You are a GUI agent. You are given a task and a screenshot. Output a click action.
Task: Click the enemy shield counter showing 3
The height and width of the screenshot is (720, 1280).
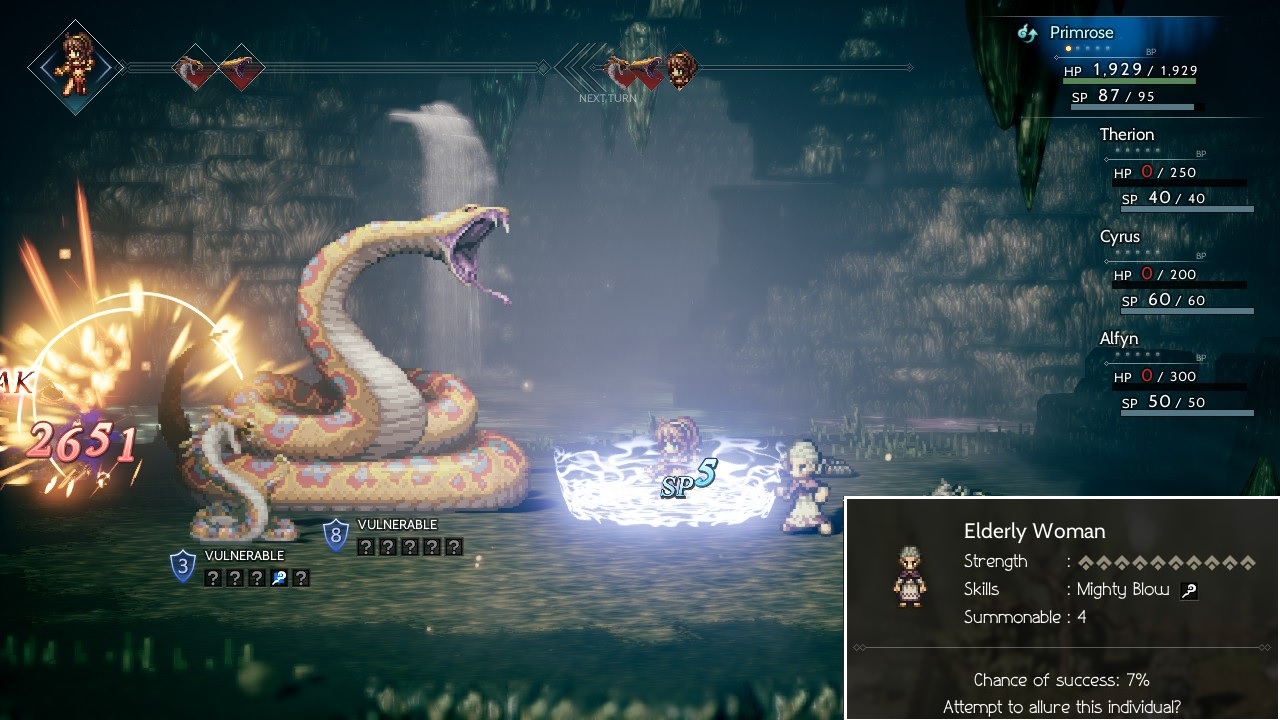pos(182,565)
